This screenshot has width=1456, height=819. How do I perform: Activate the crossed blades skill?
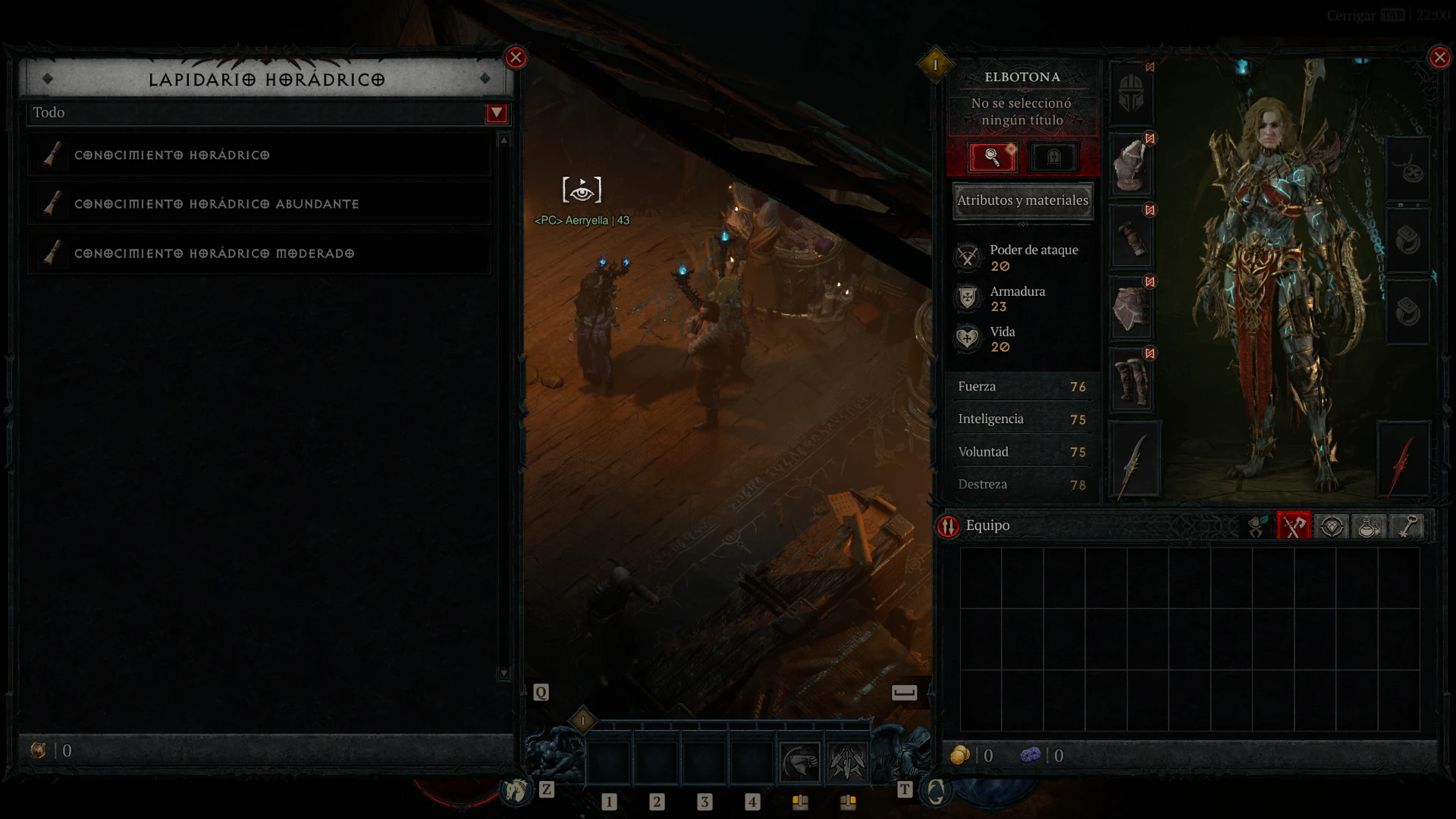[847, 761]
